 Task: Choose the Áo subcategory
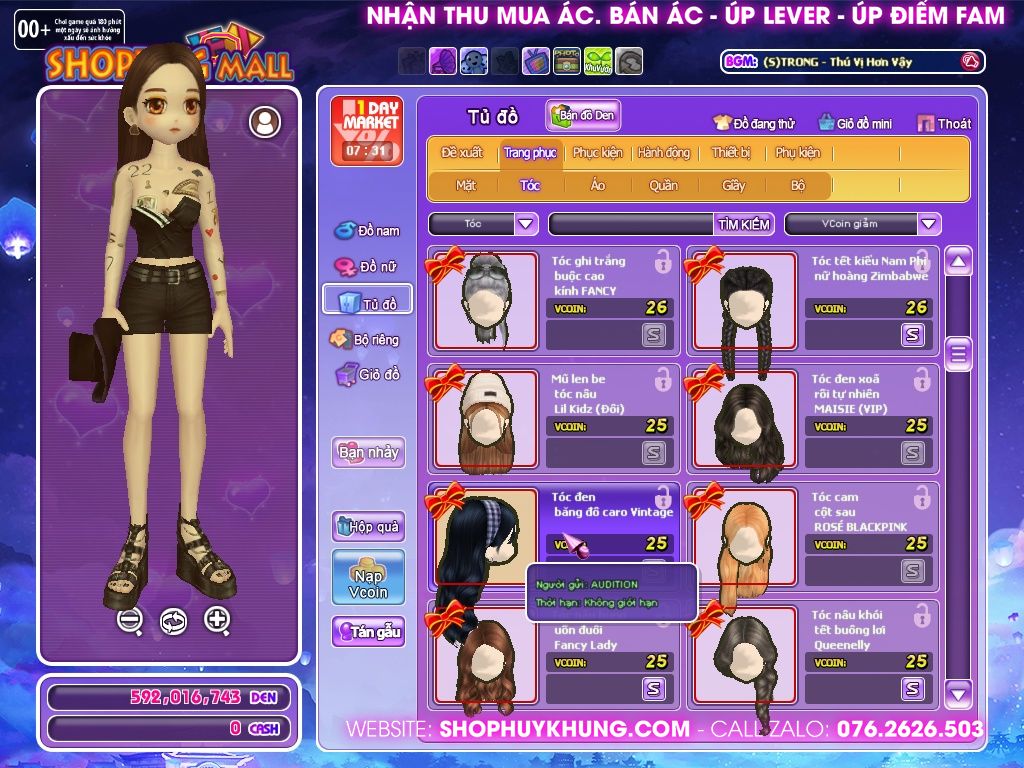[598, 185]
